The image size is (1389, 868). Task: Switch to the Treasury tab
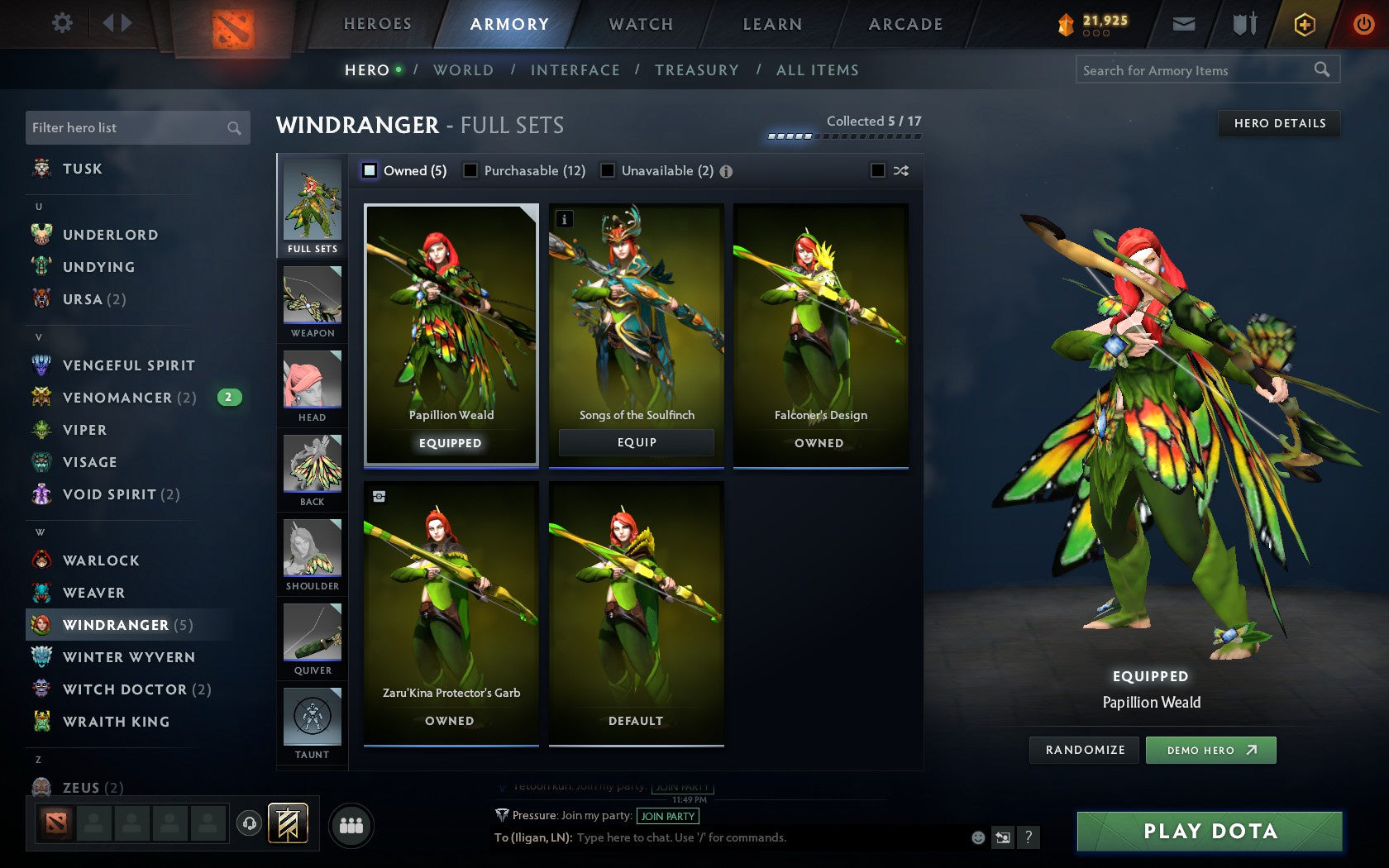[x=697, y=70]
